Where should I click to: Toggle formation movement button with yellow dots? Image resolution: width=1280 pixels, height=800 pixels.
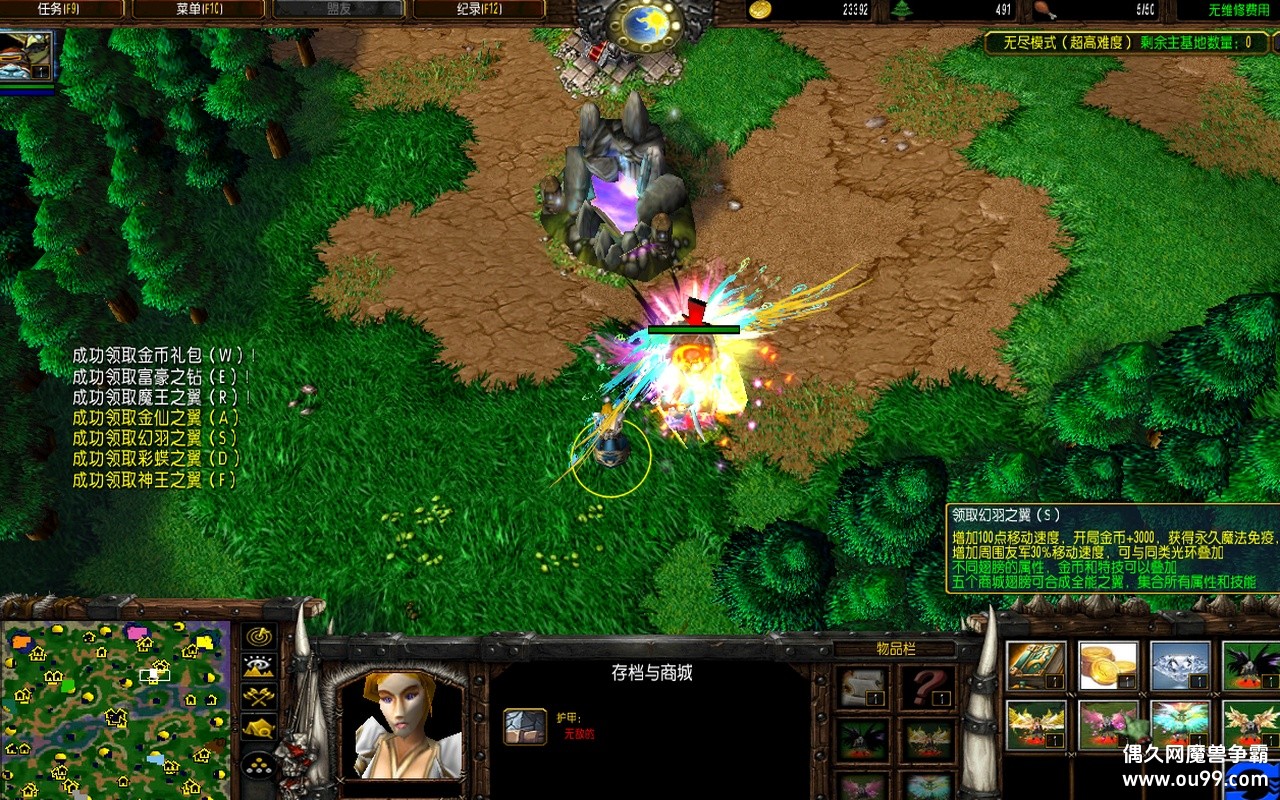tap(260, 765)
